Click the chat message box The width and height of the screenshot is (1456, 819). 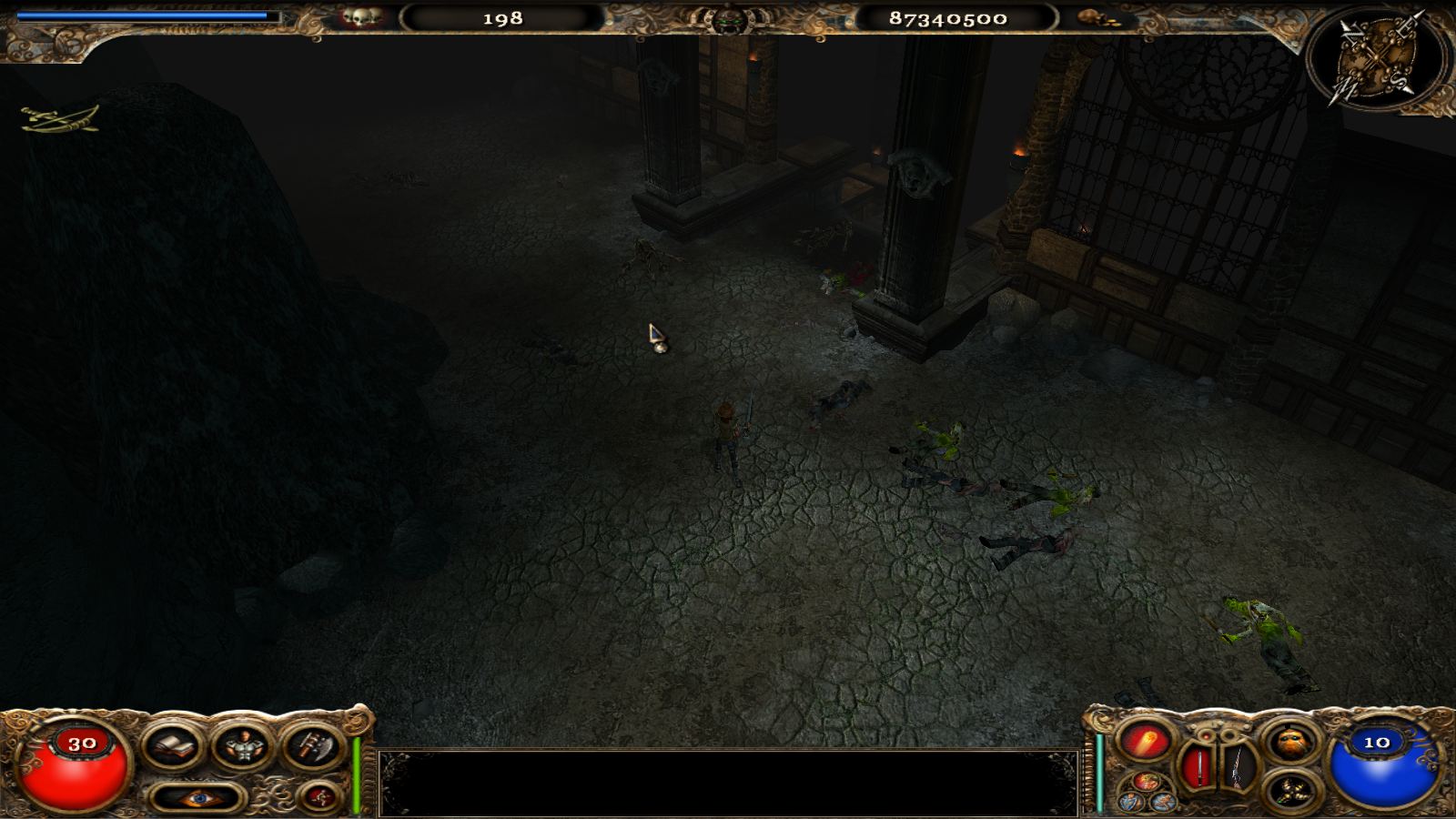(728, 783)
